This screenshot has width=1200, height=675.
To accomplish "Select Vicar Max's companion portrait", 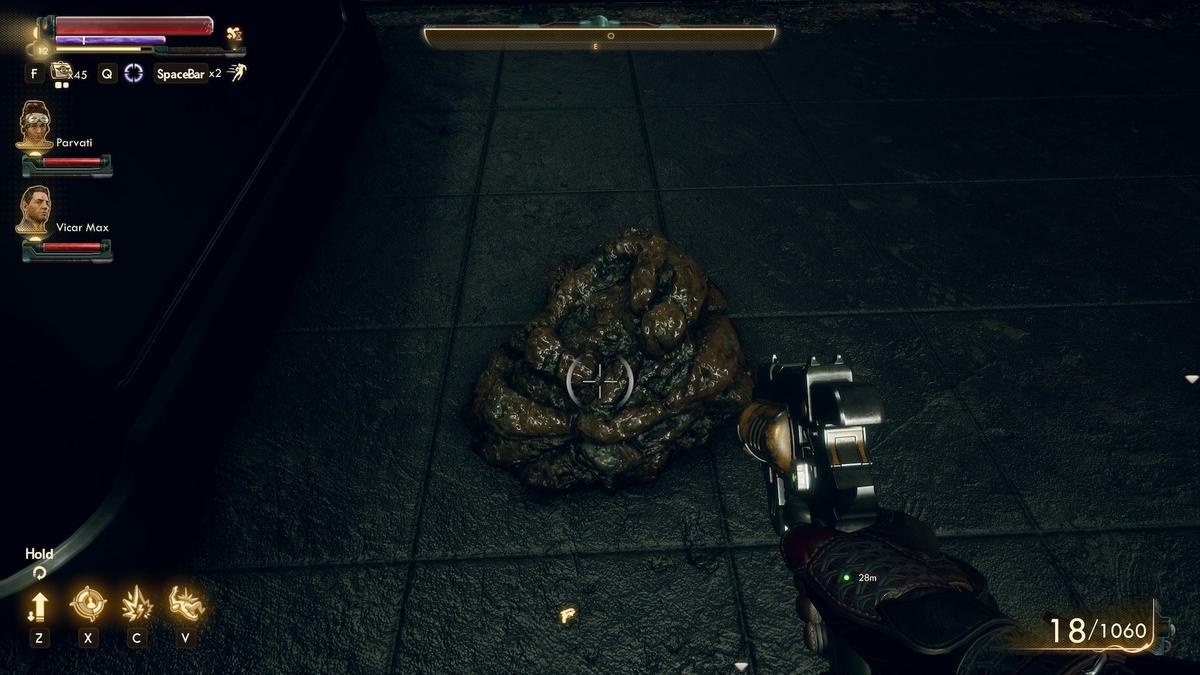I will pos(34,209).
